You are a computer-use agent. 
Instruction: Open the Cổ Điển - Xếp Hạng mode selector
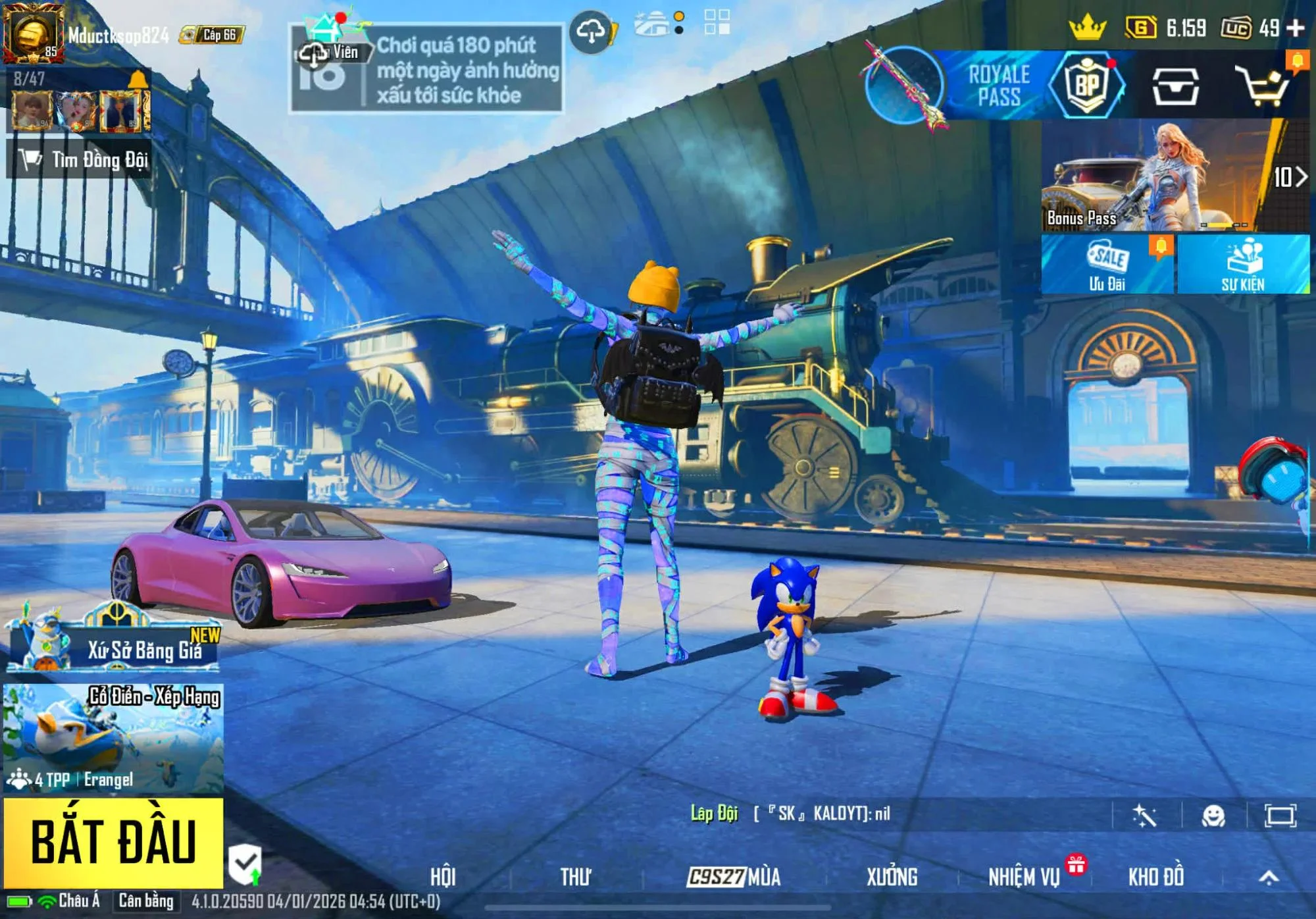[113, 737]
